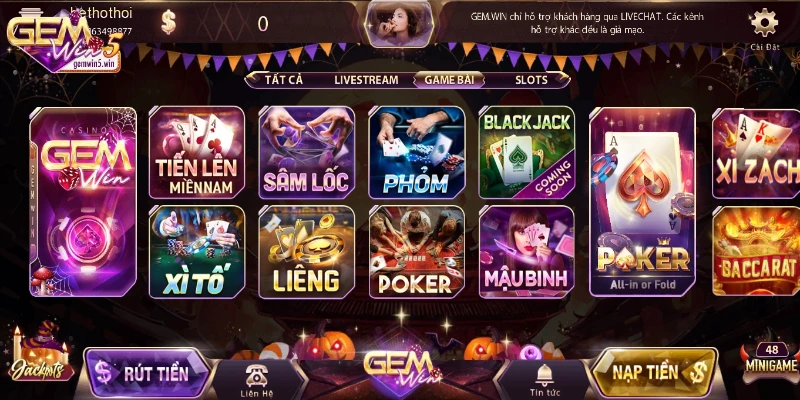
Task: Open the Liêng game tile
Action: tap(306, 252)
